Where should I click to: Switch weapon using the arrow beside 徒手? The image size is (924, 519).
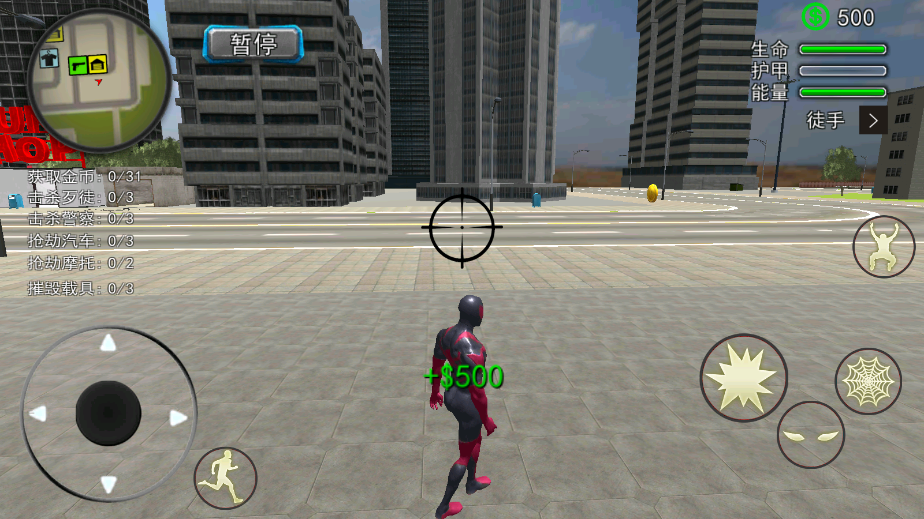pyautogui.click(x=873, y=120)
